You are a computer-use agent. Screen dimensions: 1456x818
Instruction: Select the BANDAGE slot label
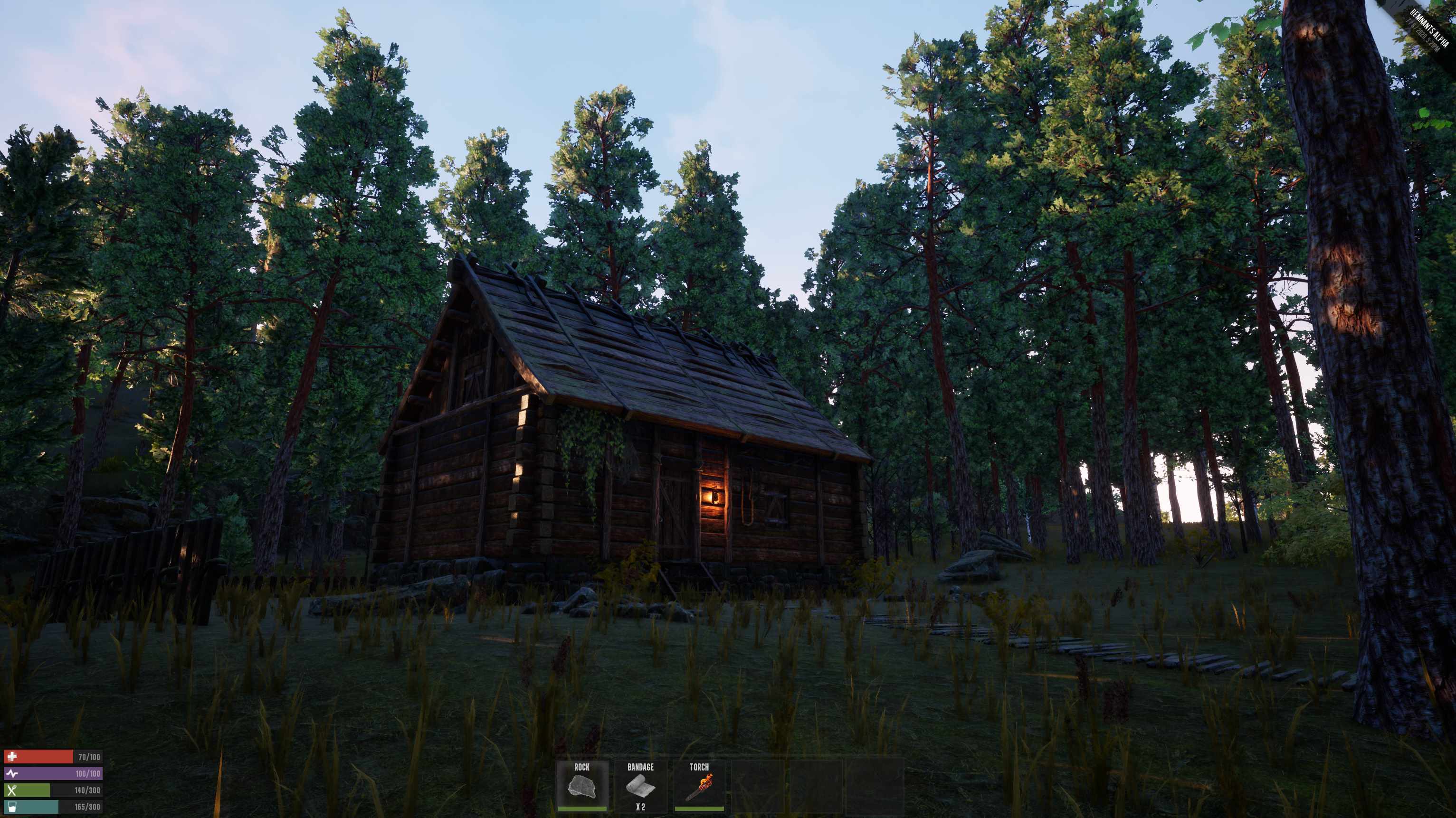pyautogui.click(x=640, y=767)
